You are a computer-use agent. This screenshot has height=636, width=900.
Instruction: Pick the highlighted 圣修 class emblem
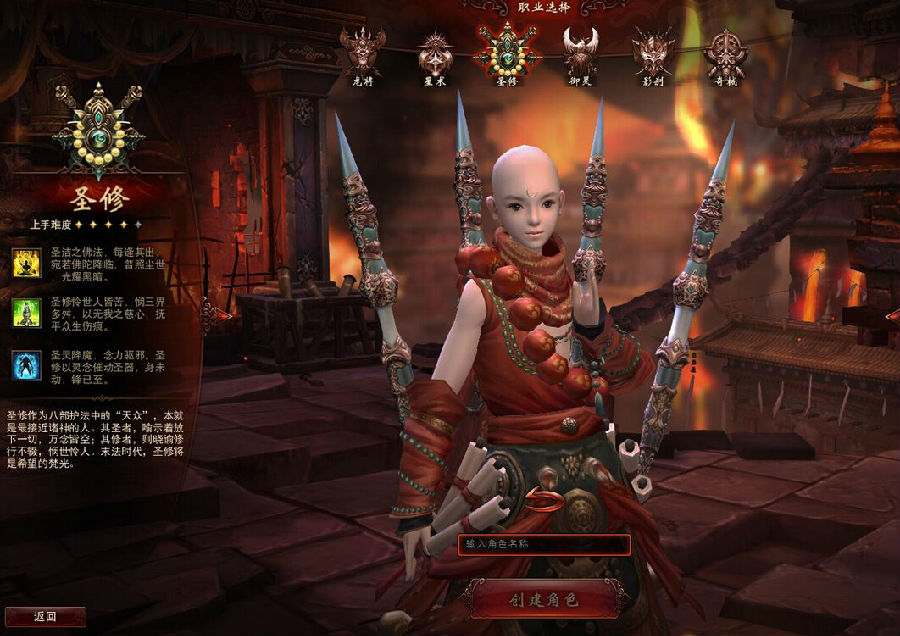508,48
